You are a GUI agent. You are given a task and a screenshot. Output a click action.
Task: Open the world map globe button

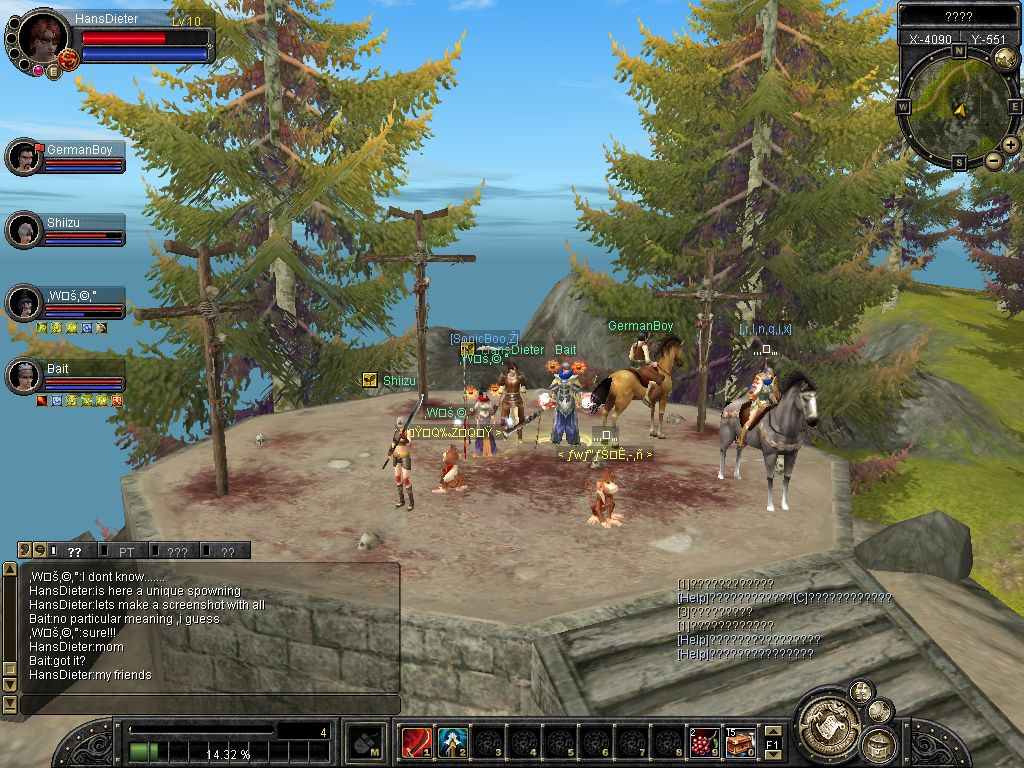(1005, 58)
